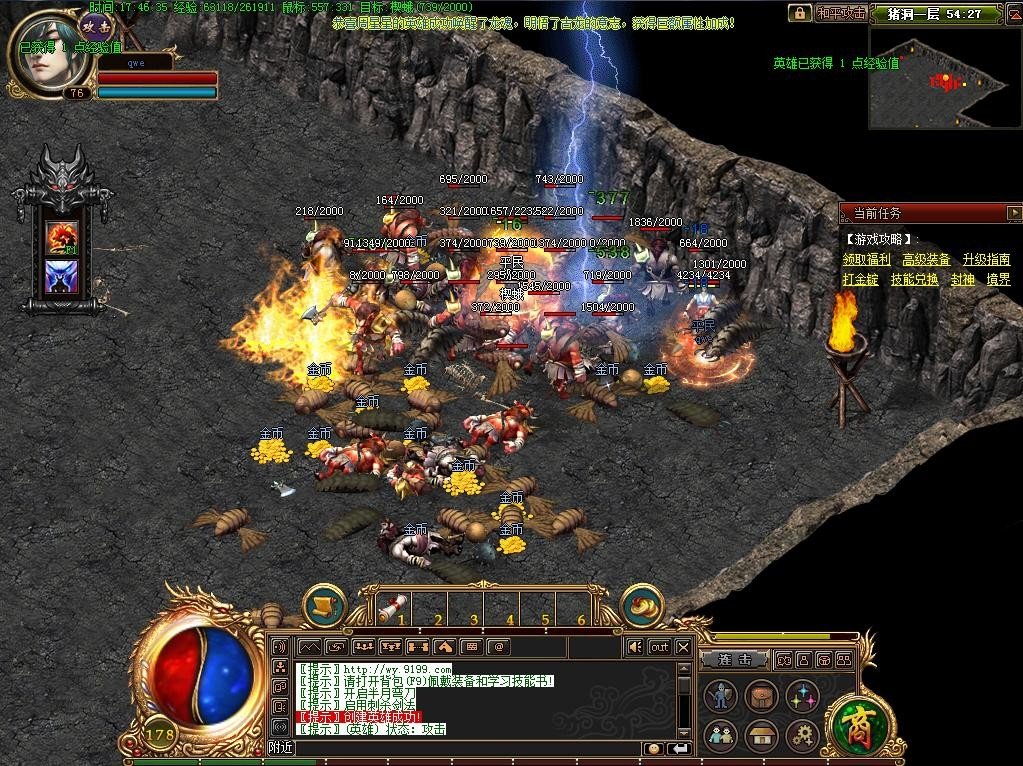Open the backpack bag icon

point(760,696)
